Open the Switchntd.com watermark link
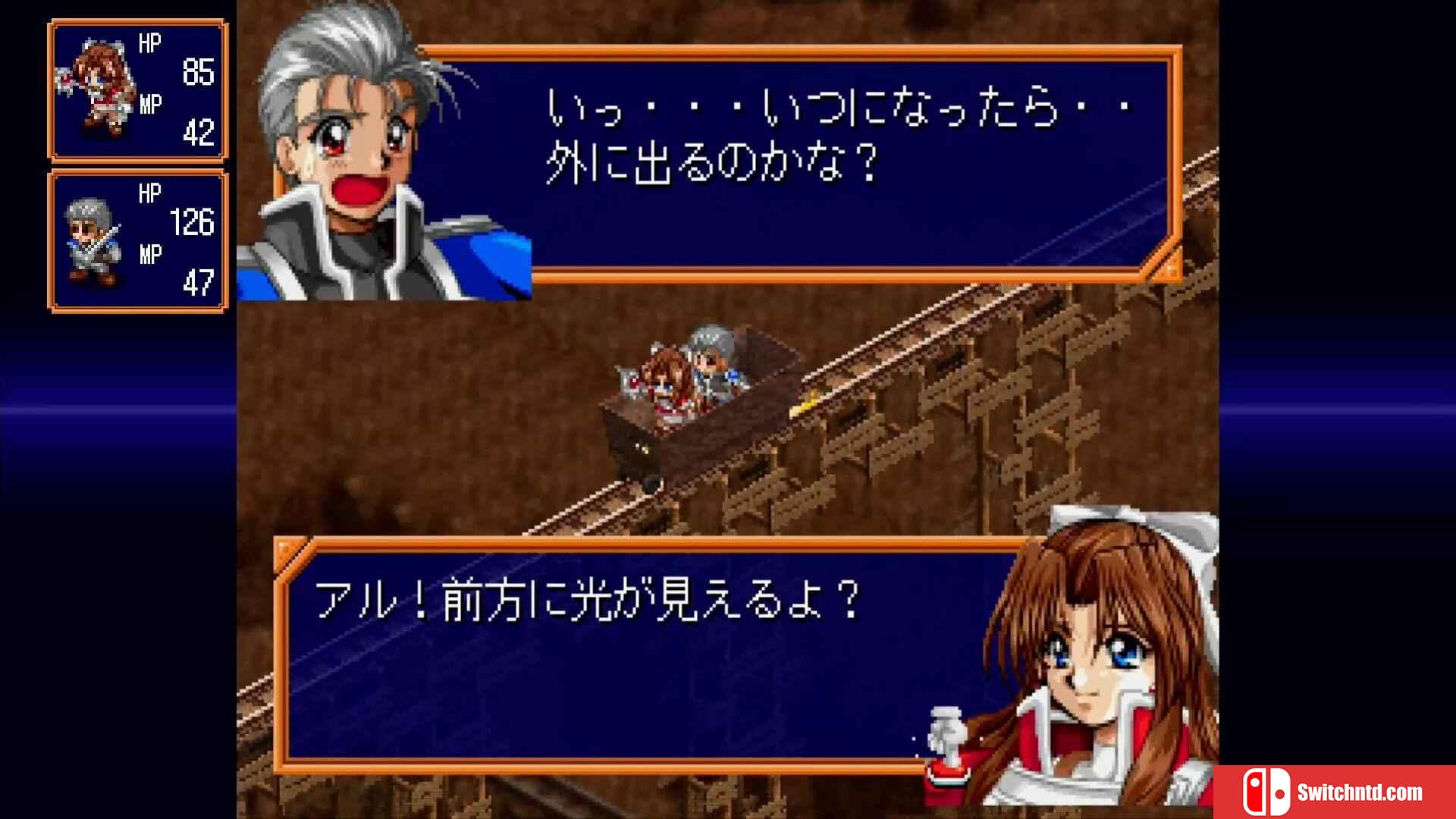Viewport: 1456px width, 819px height. pyautogui.click(x=1335, y=792)
